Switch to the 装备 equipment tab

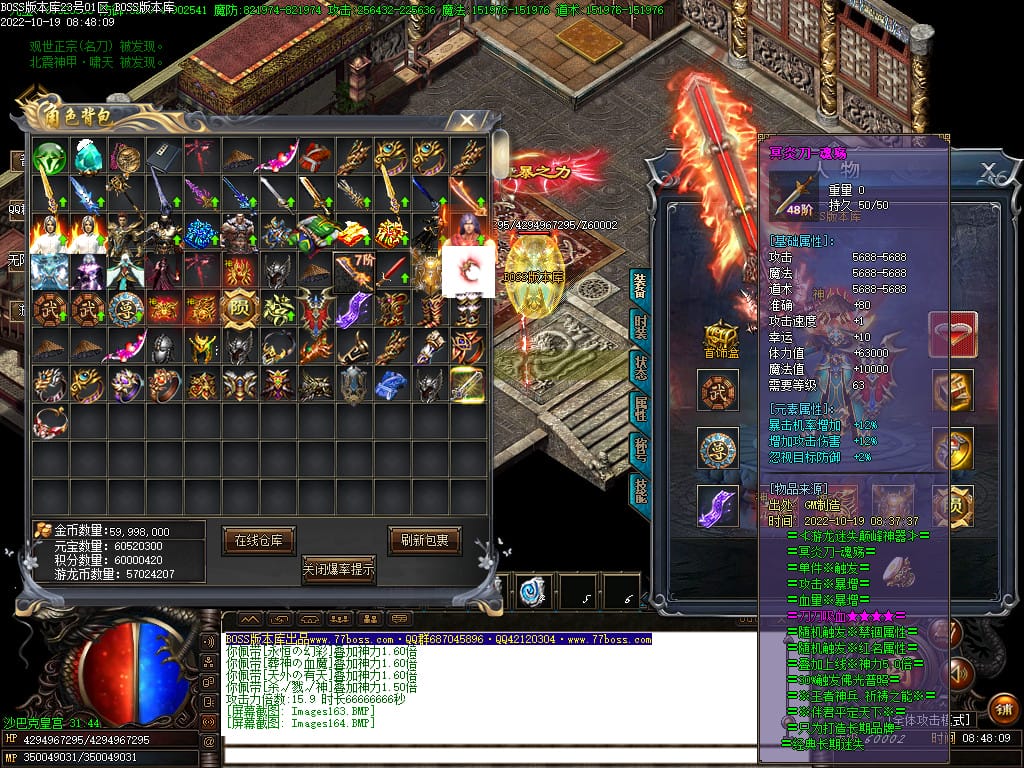(640, 285)
